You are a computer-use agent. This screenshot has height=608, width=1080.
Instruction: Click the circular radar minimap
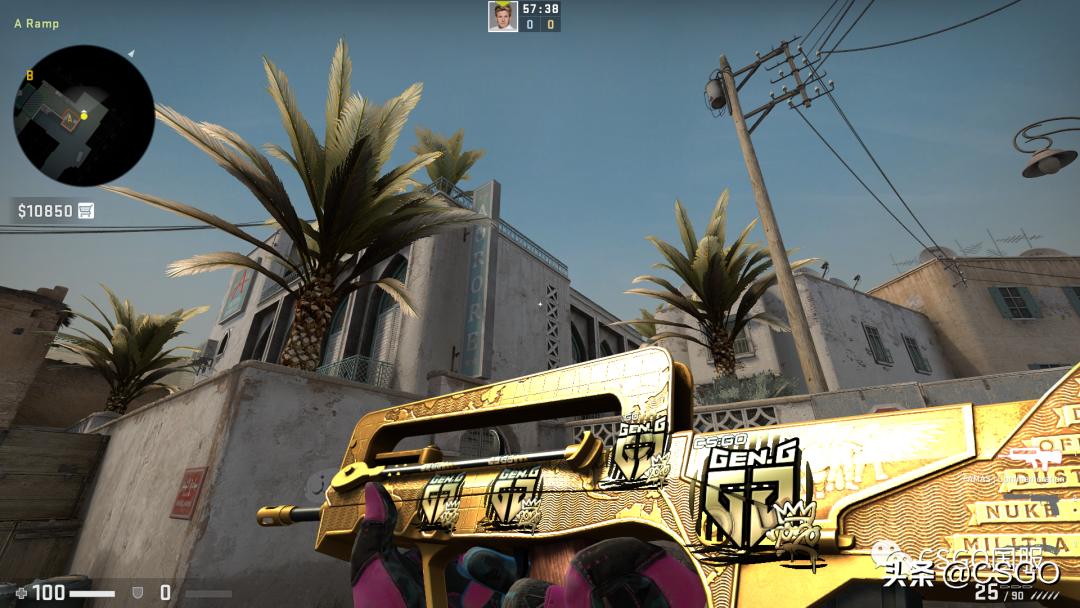click(x=84, y=115)
